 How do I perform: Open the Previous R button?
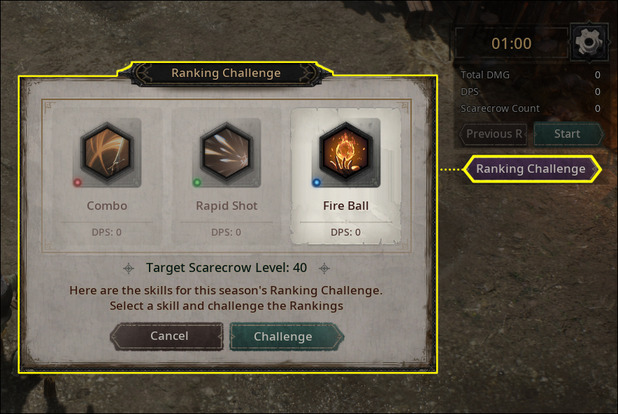coord(494,134)
